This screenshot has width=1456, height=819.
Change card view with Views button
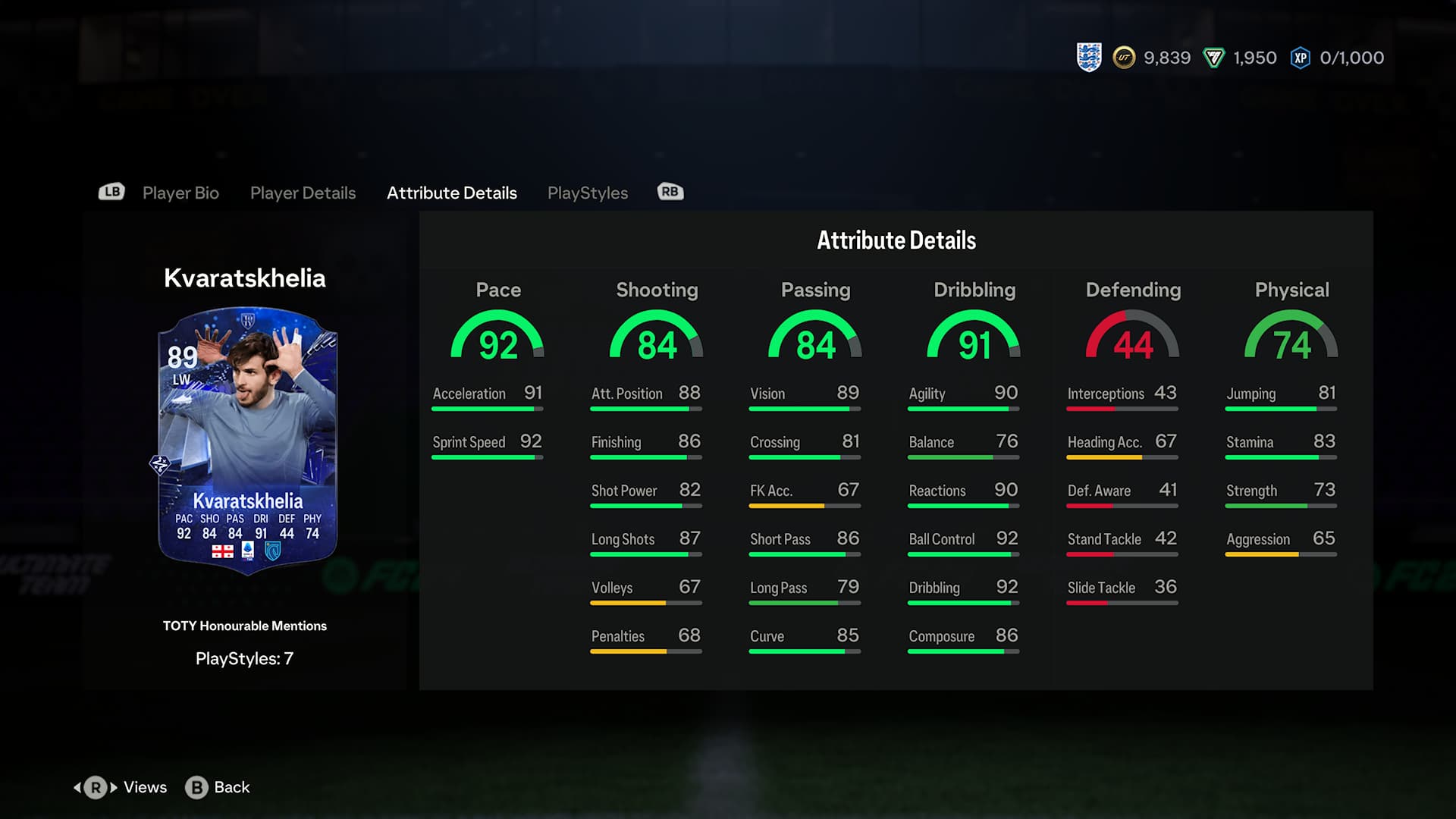click(x=121, y=787)
